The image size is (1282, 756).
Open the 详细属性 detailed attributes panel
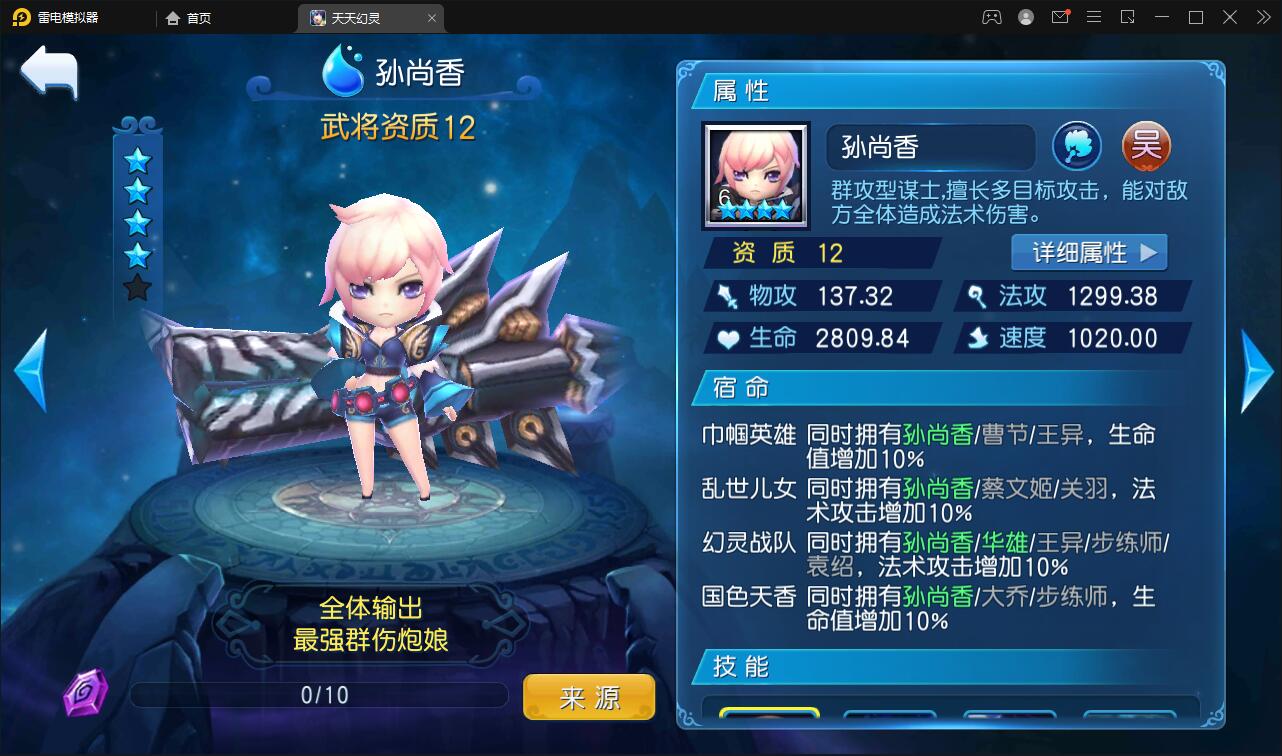1090,253
